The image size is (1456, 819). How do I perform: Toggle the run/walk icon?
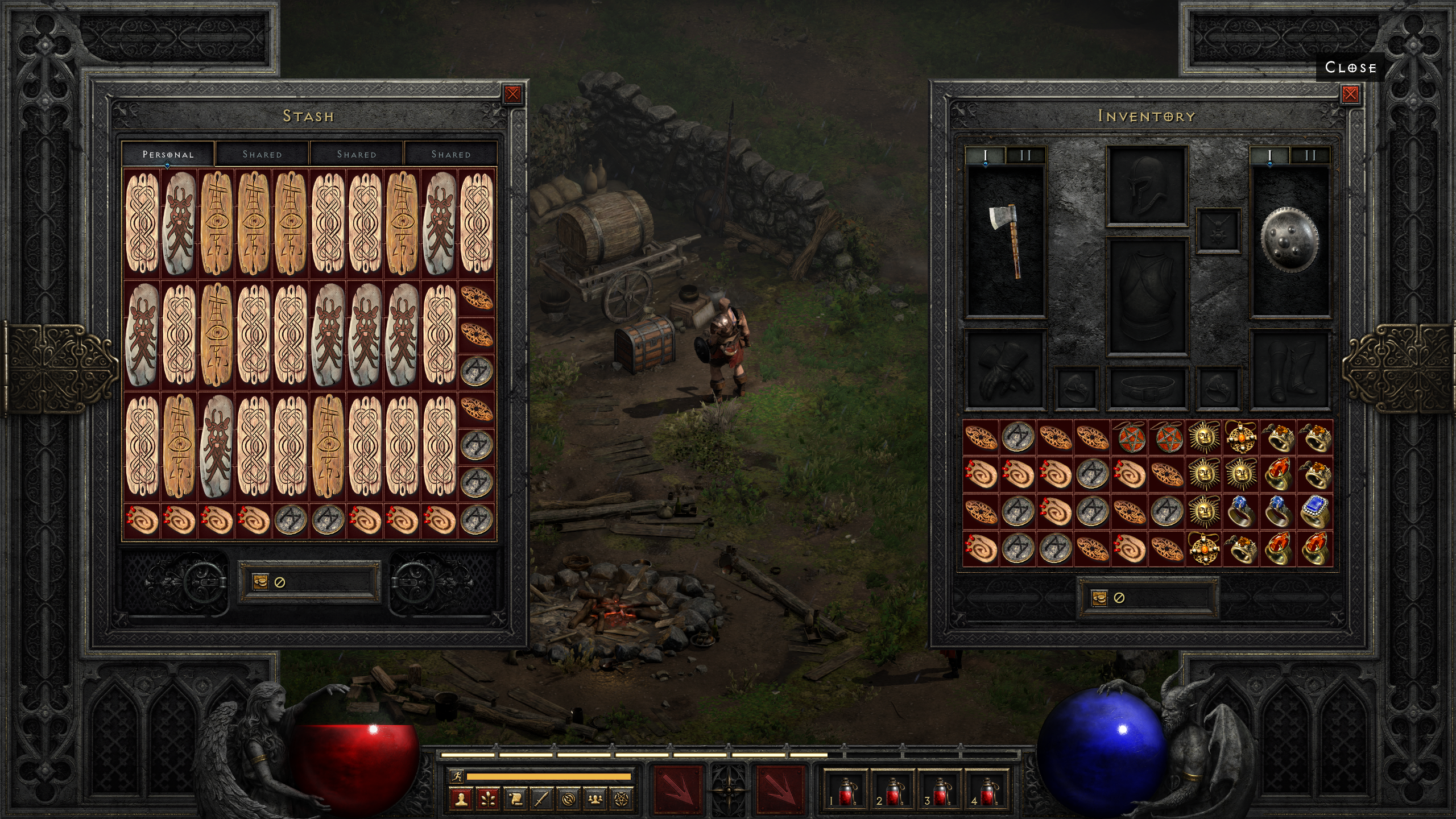[x=456, y=776]
